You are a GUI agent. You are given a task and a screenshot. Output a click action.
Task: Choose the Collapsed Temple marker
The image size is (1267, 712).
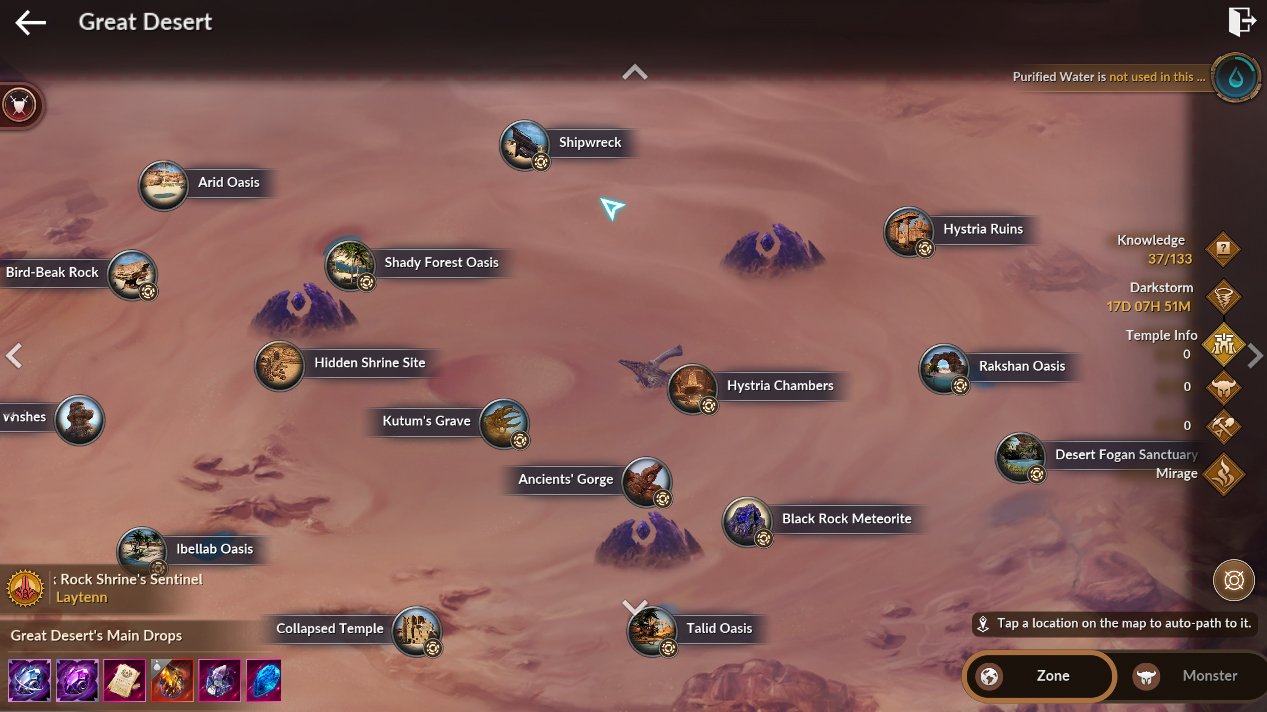[416, 631]
